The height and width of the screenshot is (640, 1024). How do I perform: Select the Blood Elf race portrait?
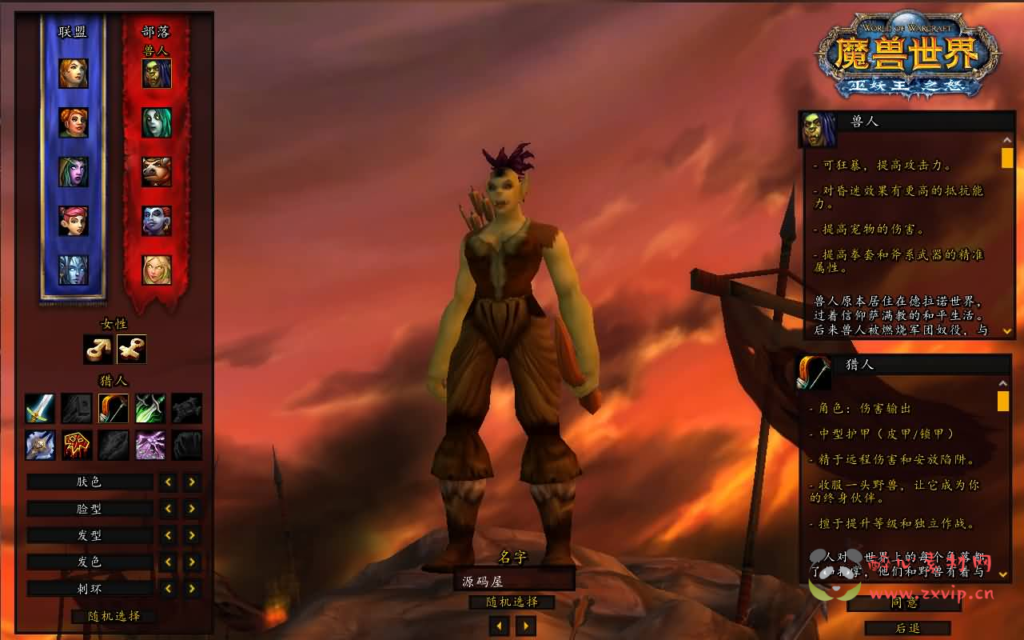[156, 269]
